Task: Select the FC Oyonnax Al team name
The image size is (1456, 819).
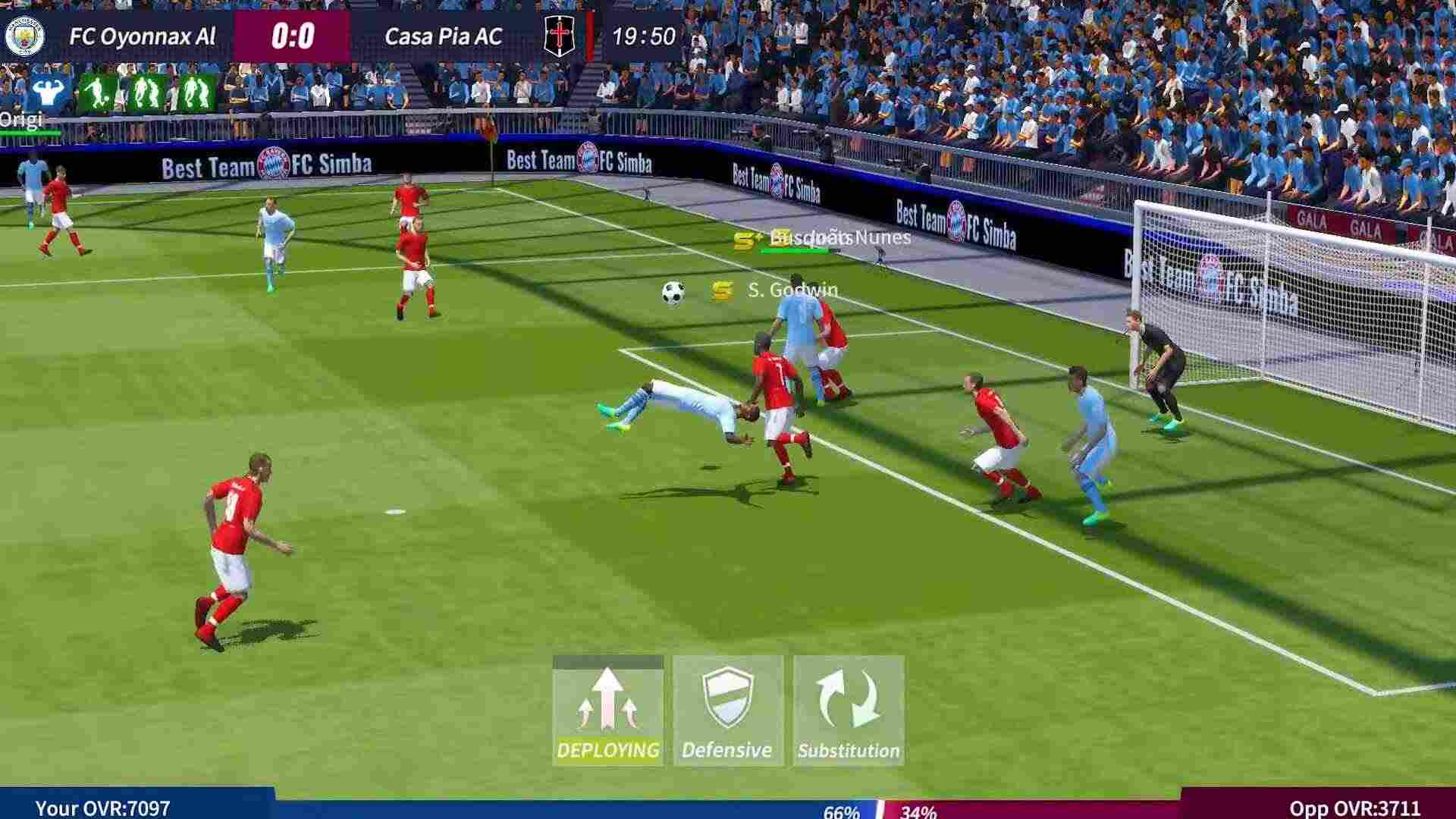Action: [143, 35]
